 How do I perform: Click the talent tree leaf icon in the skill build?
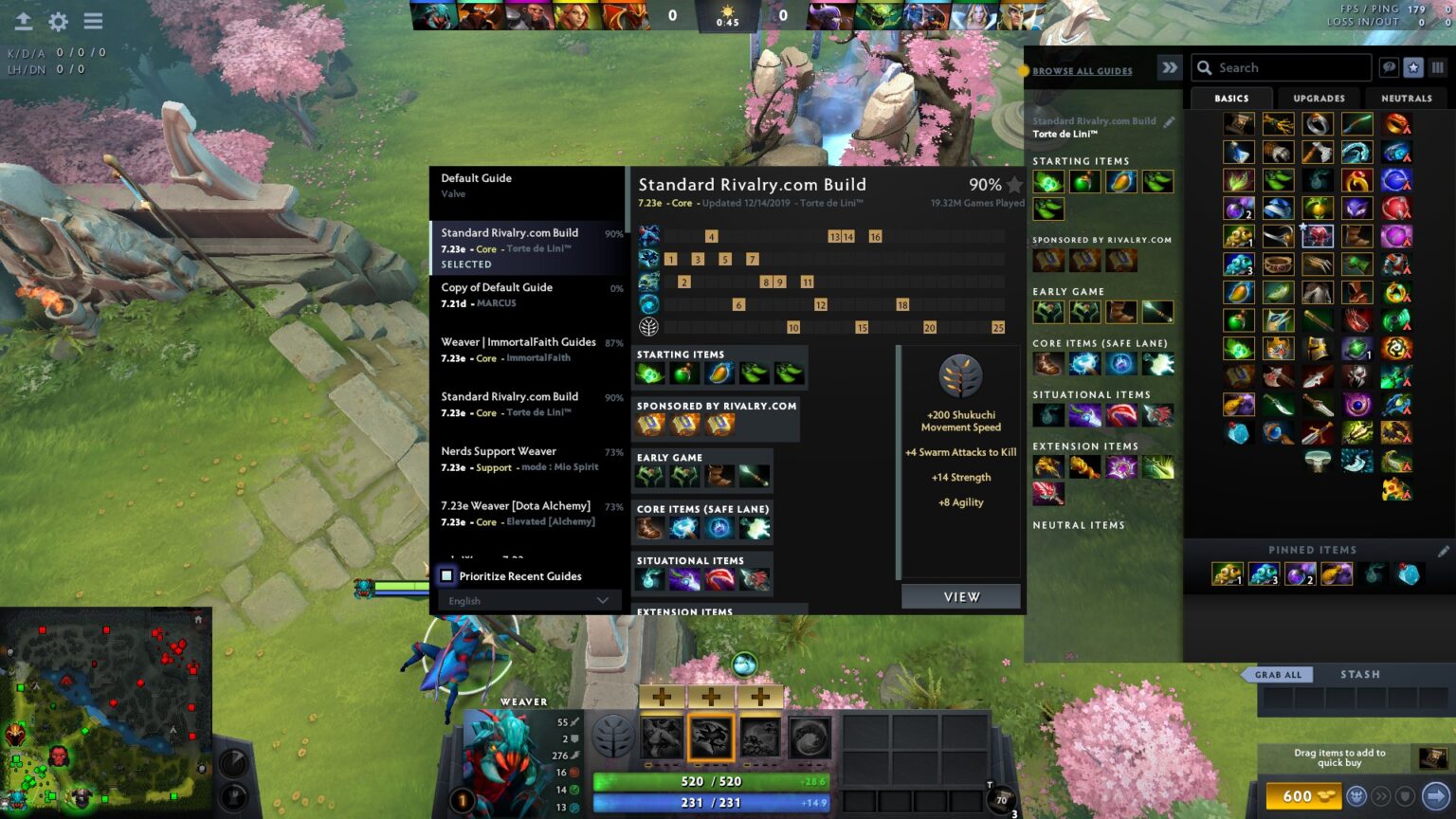[648, 326]
